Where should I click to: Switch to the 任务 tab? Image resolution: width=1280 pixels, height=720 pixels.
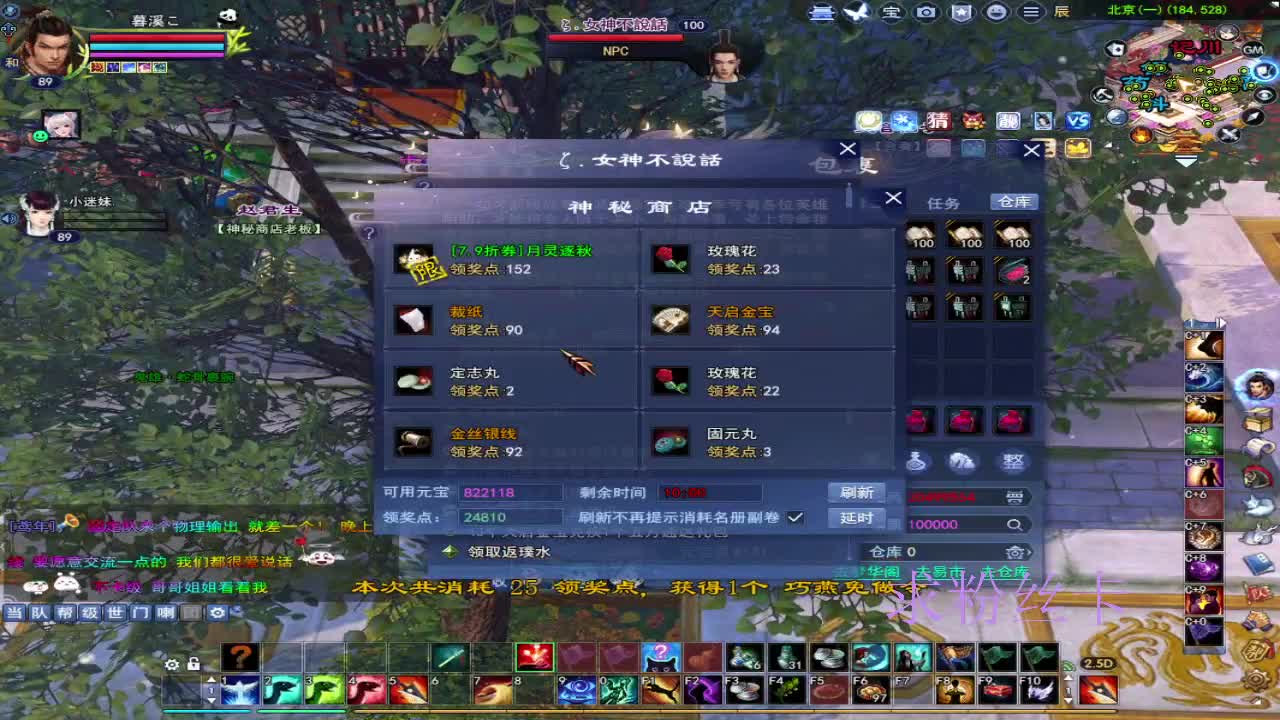pyautogui.click(x=943, y=202)
